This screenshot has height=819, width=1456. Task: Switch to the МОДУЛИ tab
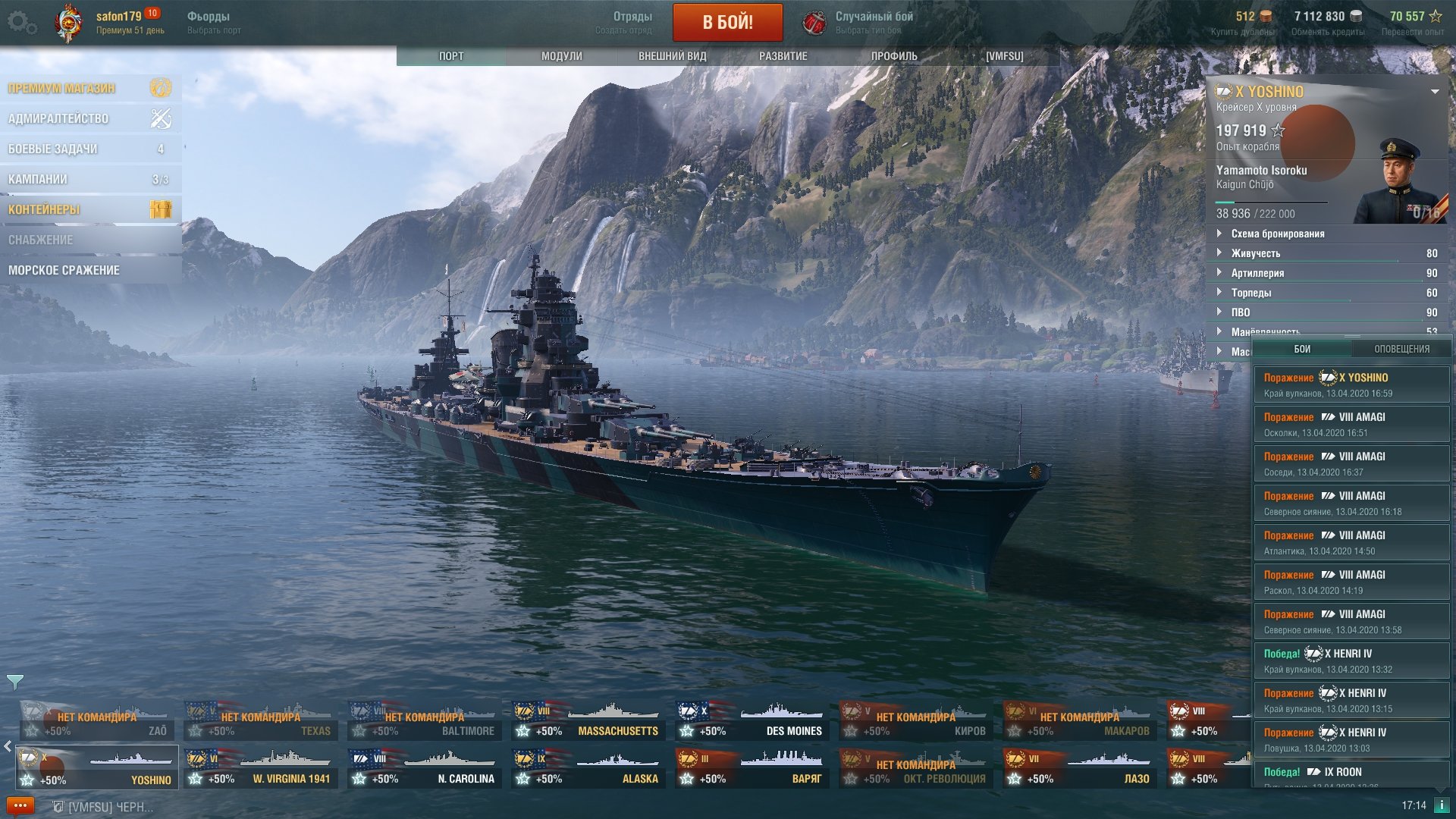(x=561, y=56)
